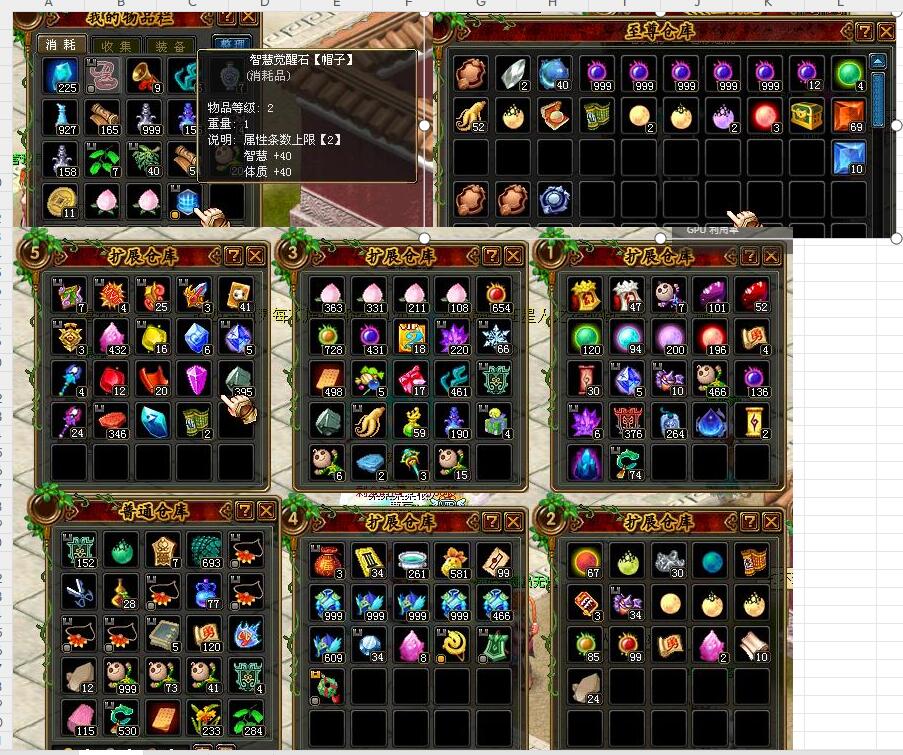Open help for the 至尊仓库 window
Viewport: 903px width, 755px height.
click(x=864, y=31)
